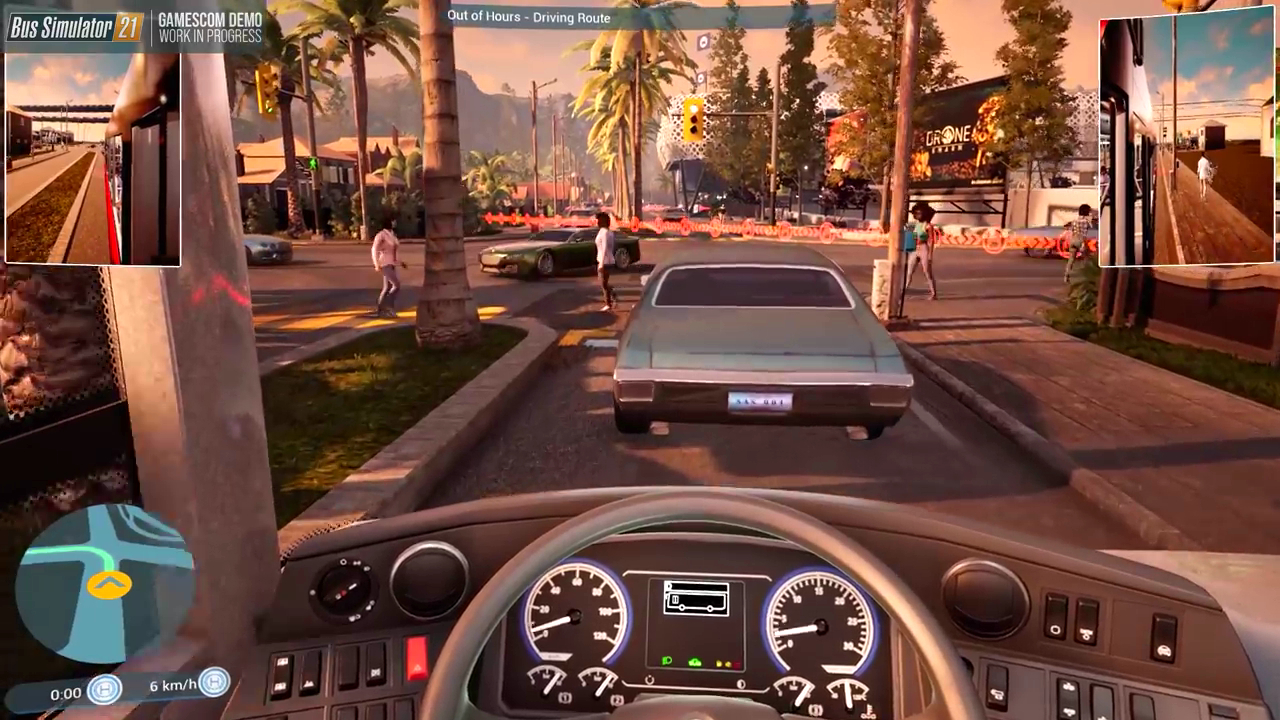The height and width of the screenshot is (720, 1280).
Task: Click the 0:00 route timer readout
Action: point(66,692)
